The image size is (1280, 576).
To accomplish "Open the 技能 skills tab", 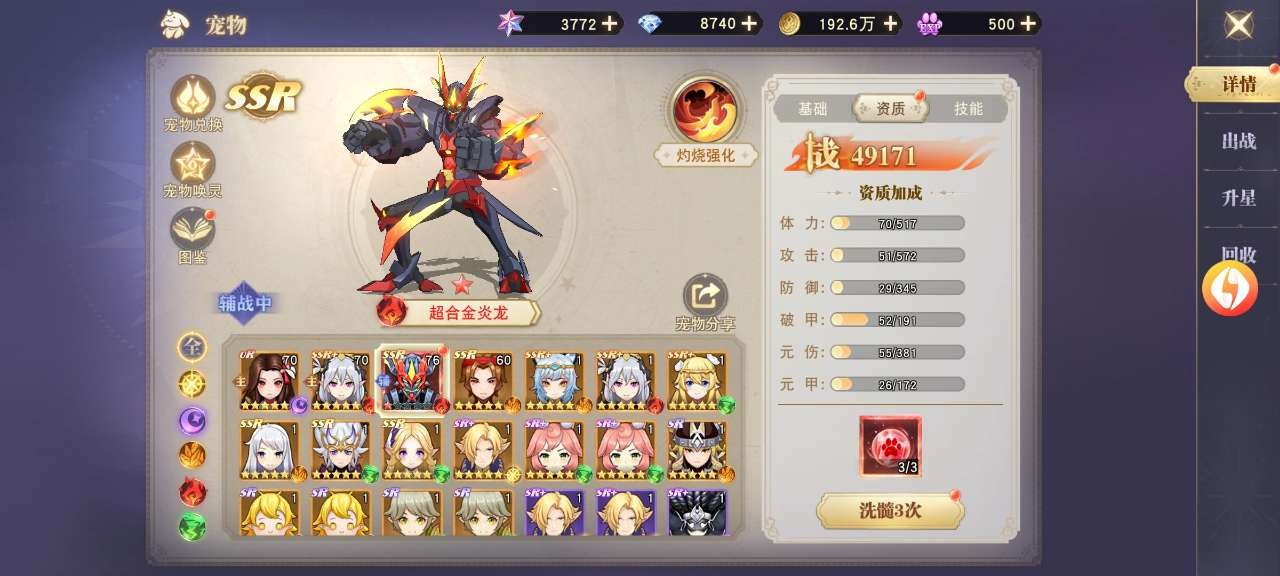I will (967, 109).
